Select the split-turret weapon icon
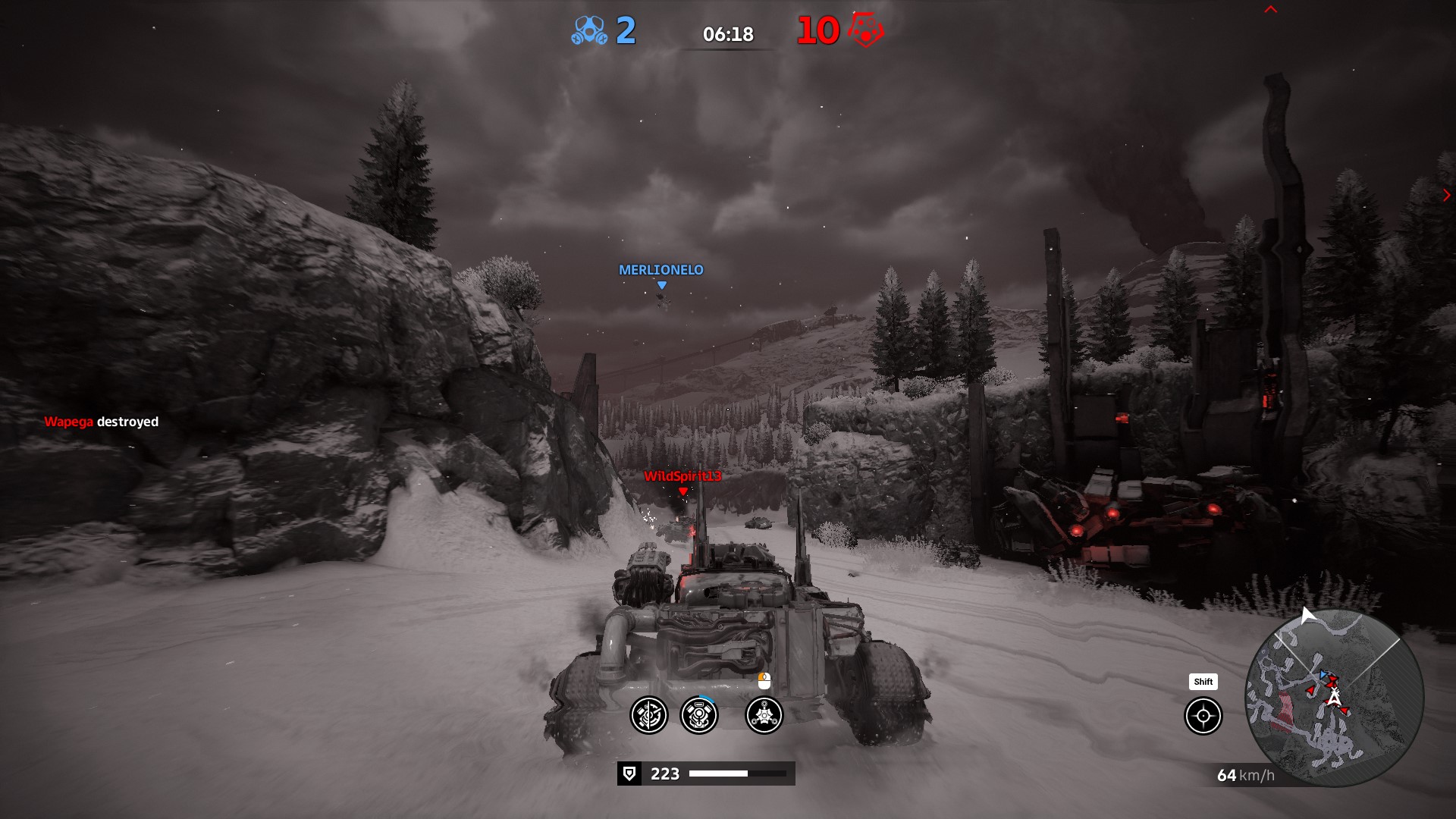 tap(649, 715)
